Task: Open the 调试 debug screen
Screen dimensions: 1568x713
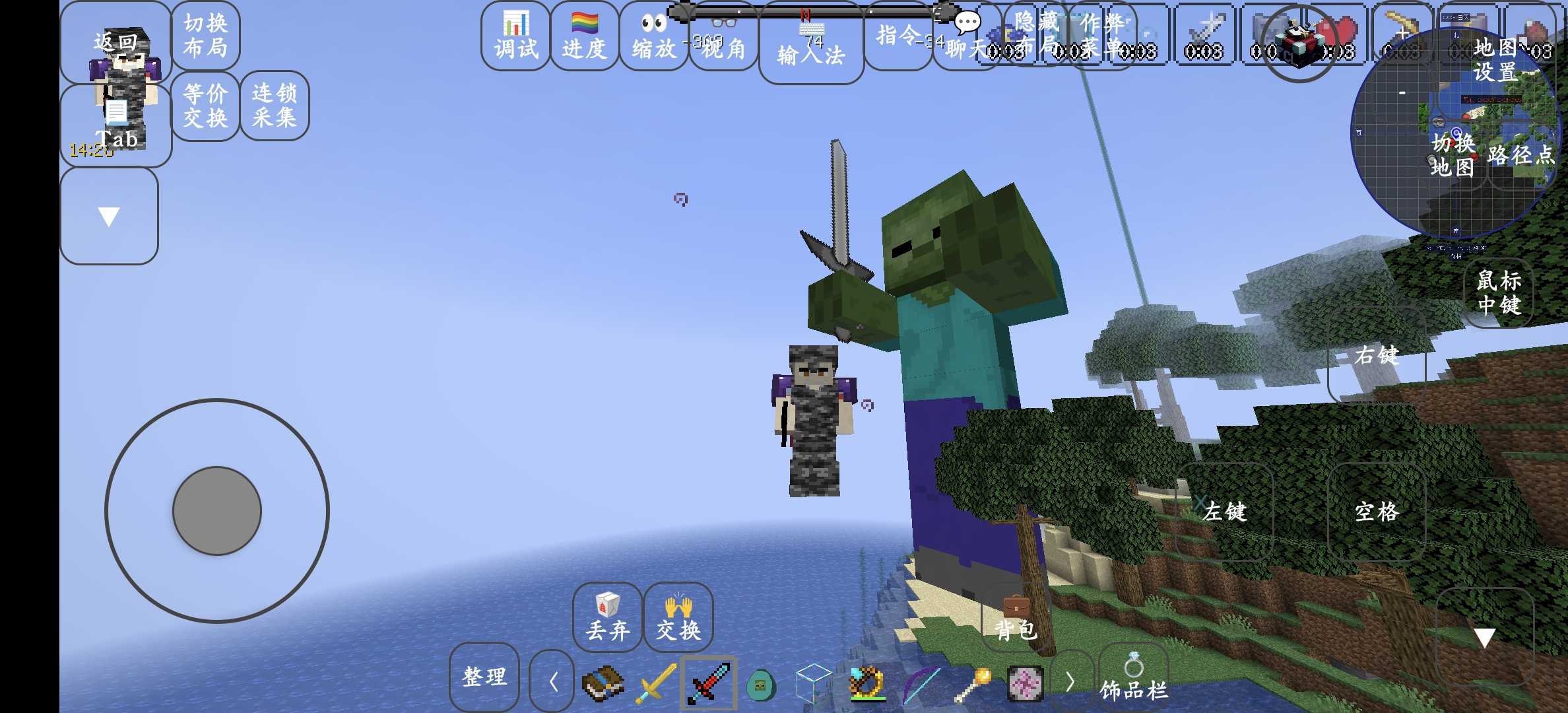Action: click(x=515, y=36)
